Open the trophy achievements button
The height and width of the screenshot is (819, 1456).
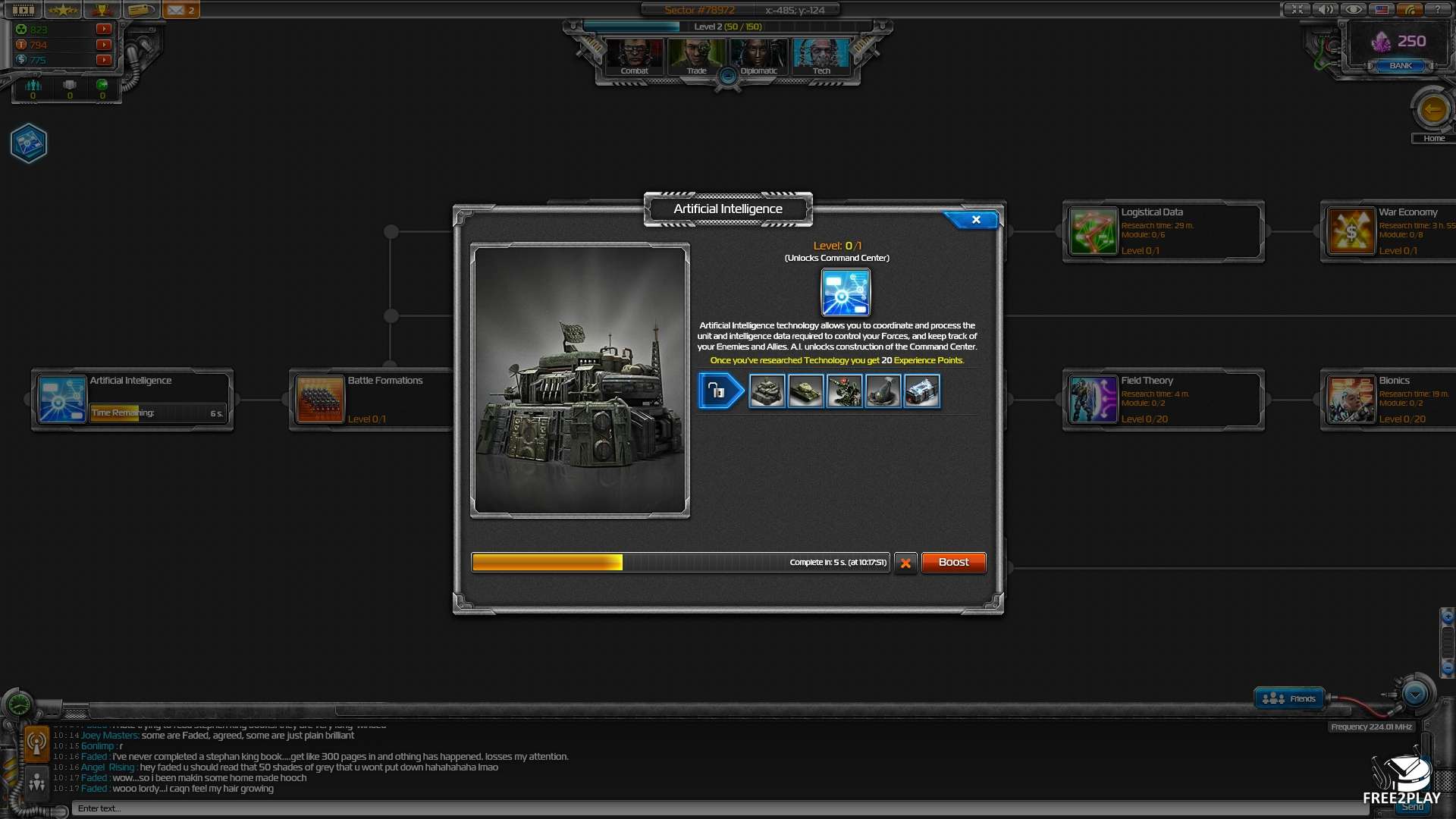point(102,10)
